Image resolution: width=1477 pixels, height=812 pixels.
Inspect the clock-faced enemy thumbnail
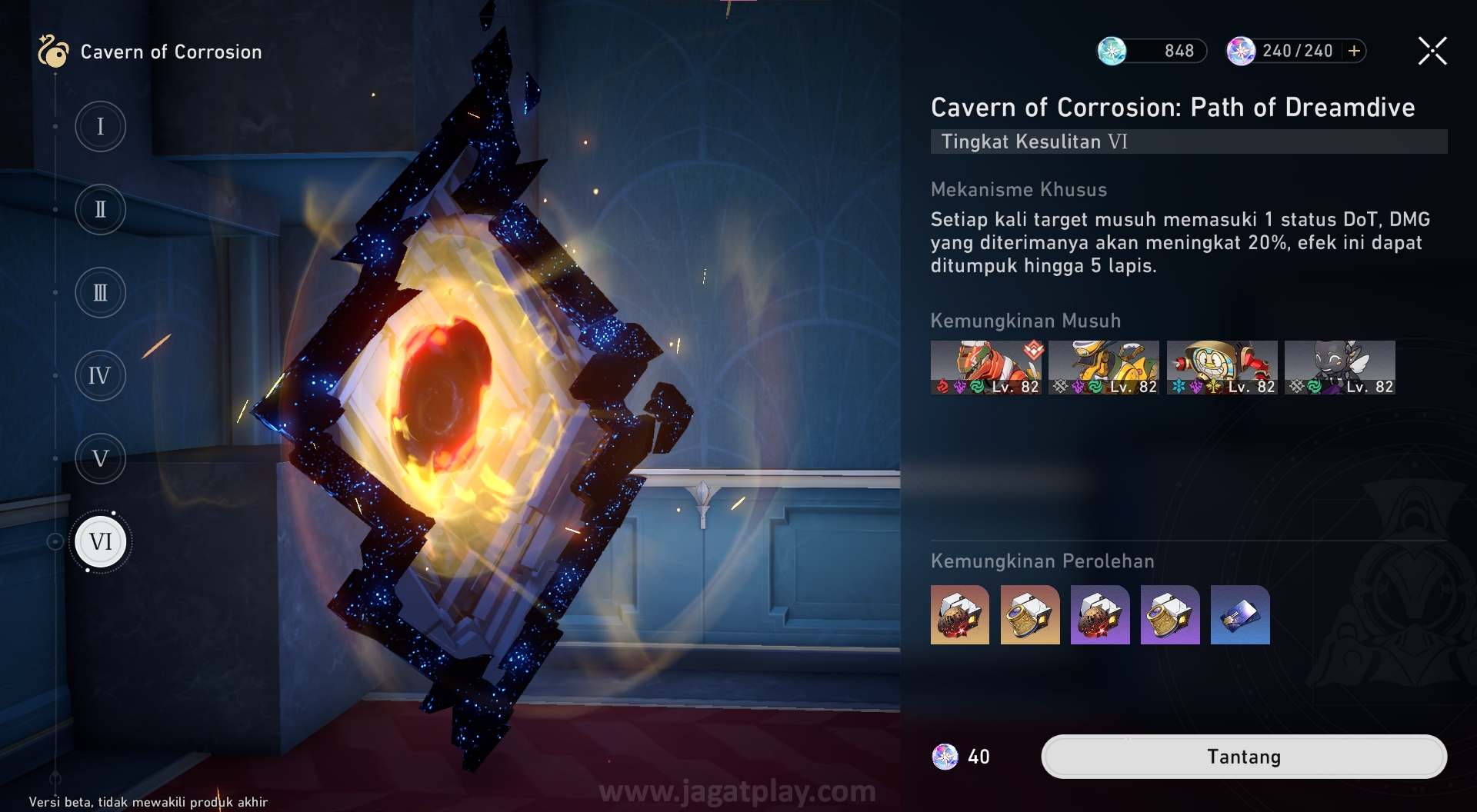click(1222, 368)
